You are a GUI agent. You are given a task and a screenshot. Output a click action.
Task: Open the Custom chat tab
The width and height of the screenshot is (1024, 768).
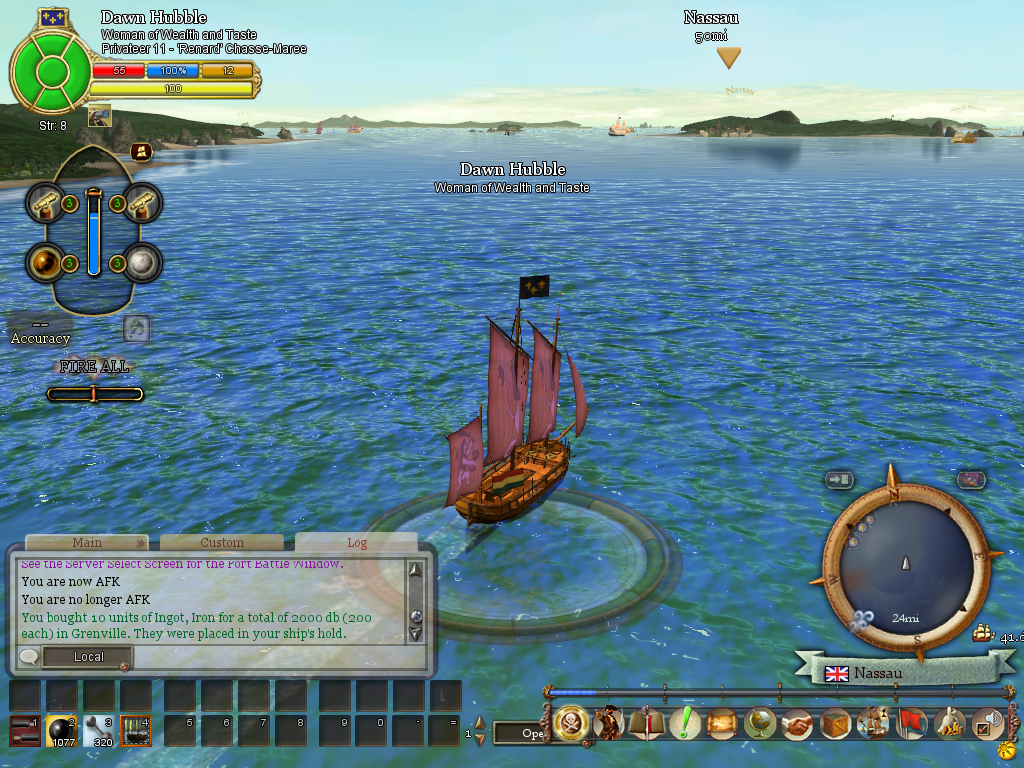(x=222, y=543)
